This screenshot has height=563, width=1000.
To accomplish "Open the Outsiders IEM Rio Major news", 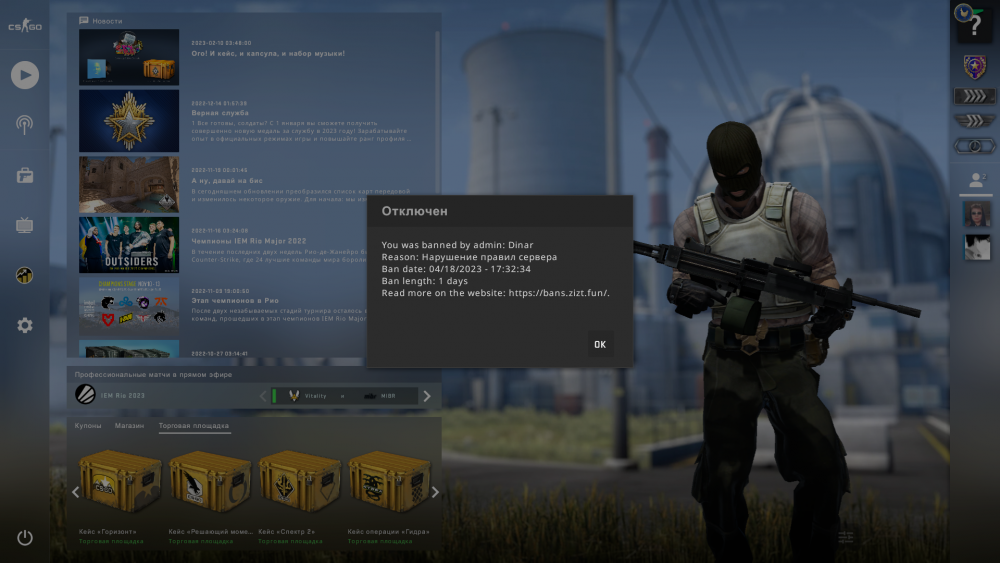I will coord(129,245).
